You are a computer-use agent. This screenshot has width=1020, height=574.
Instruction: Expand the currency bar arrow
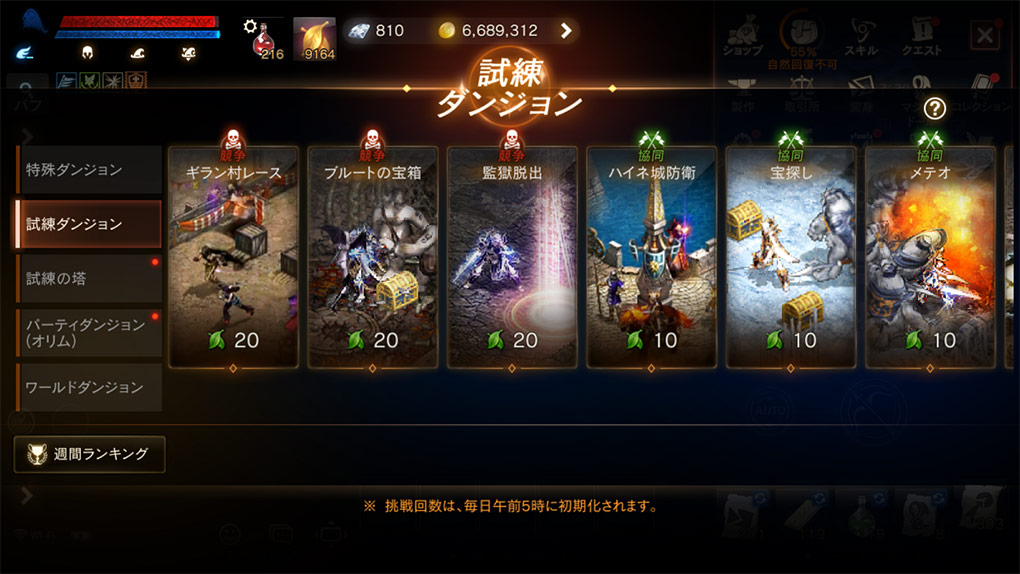tap(566, 31)
